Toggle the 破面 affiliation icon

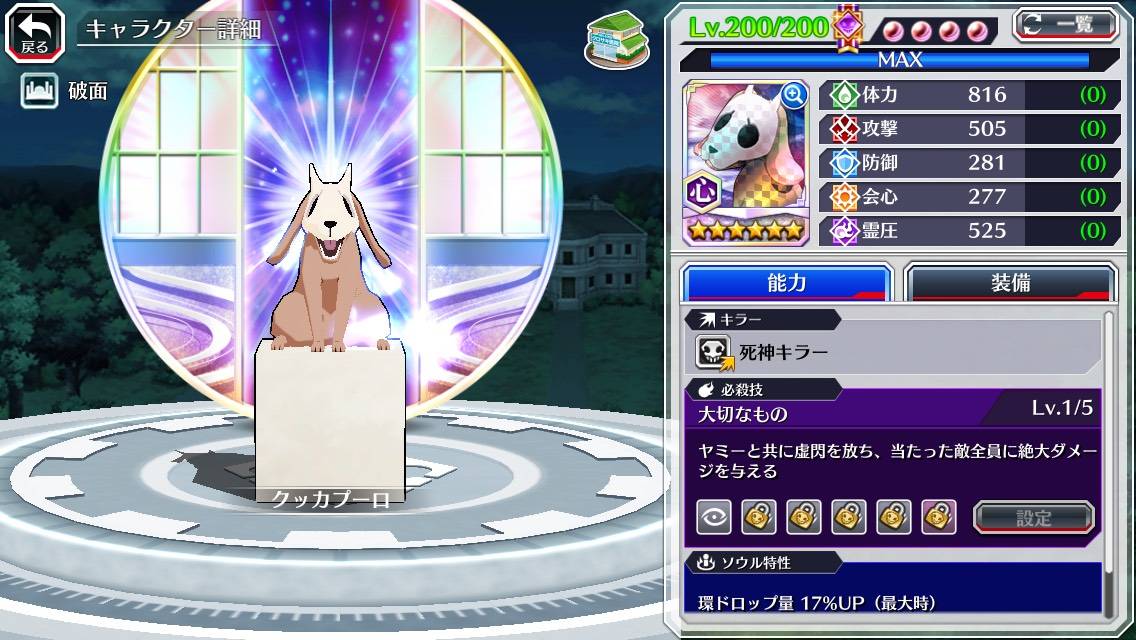37,92
